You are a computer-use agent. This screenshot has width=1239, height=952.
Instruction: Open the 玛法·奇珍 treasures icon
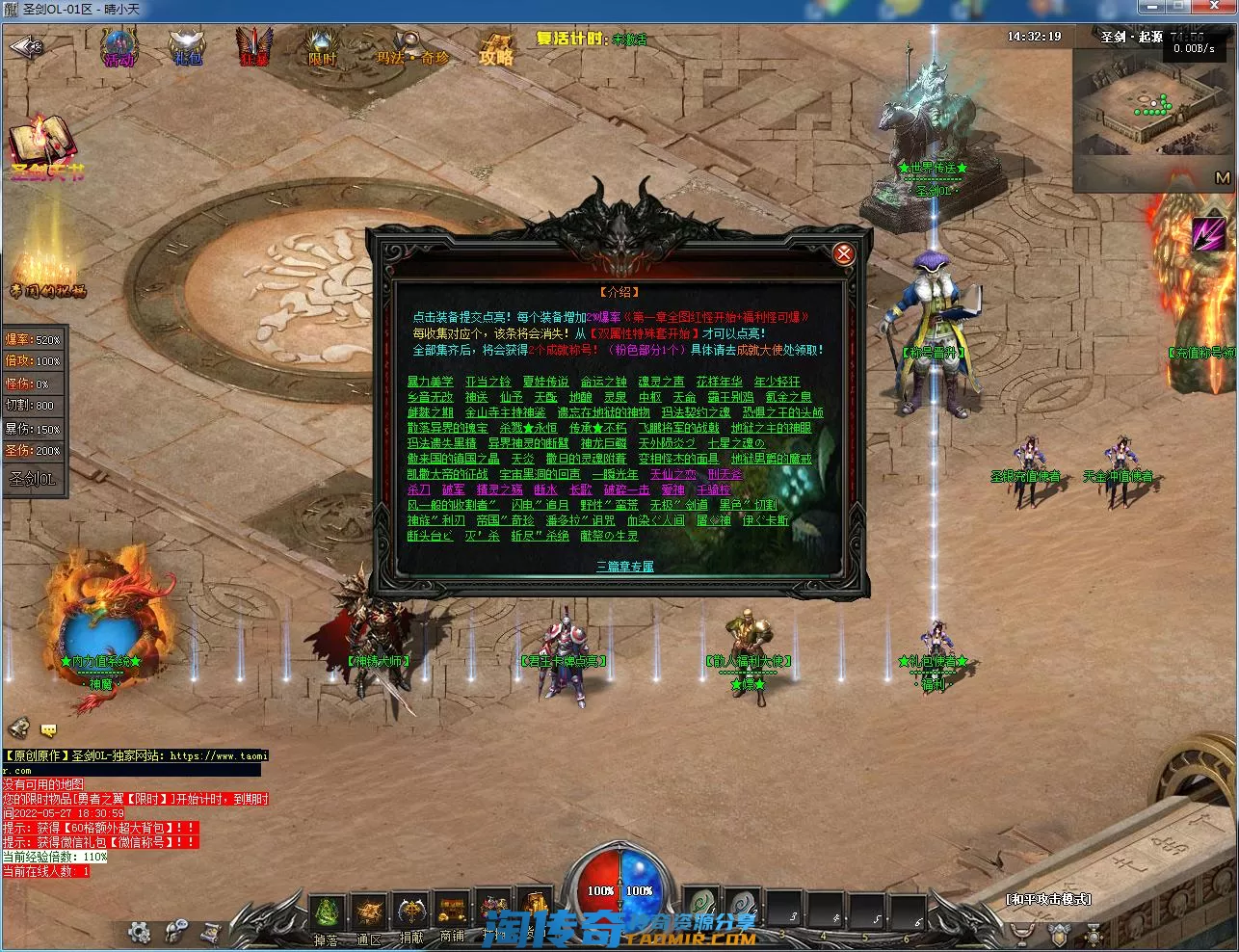coord(412,48)
